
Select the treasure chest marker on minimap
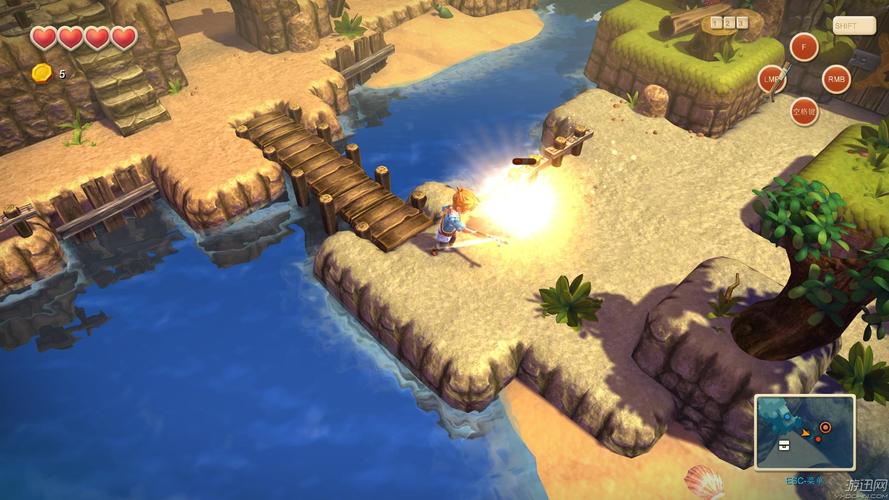[x=785, y=443]
